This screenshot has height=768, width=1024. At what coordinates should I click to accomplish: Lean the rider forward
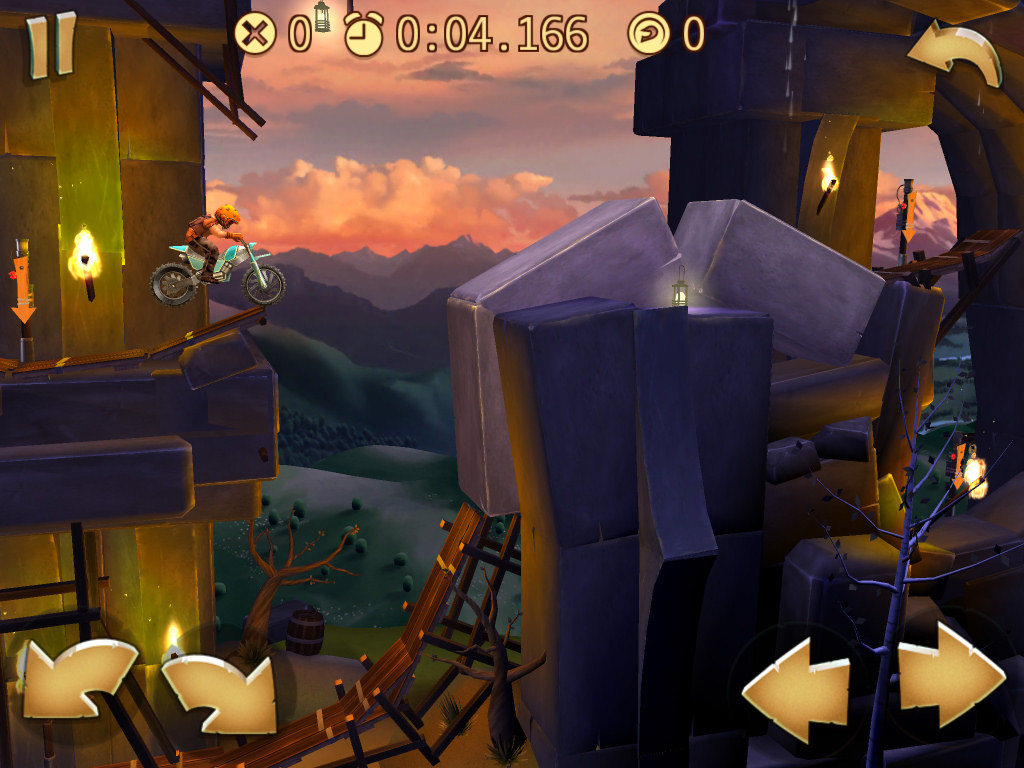tap(220, 692)
